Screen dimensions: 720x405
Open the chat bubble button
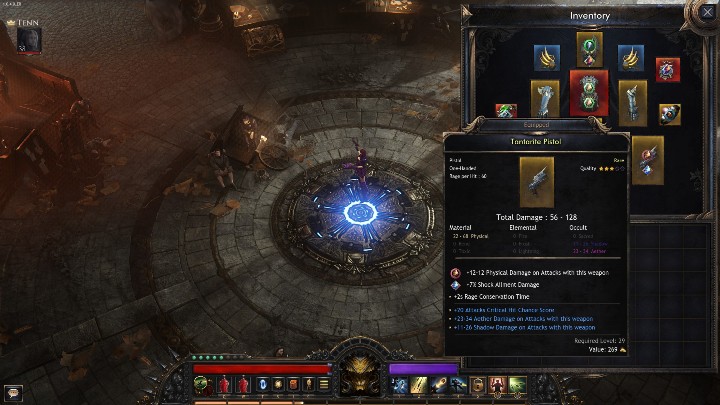(13, 392)
